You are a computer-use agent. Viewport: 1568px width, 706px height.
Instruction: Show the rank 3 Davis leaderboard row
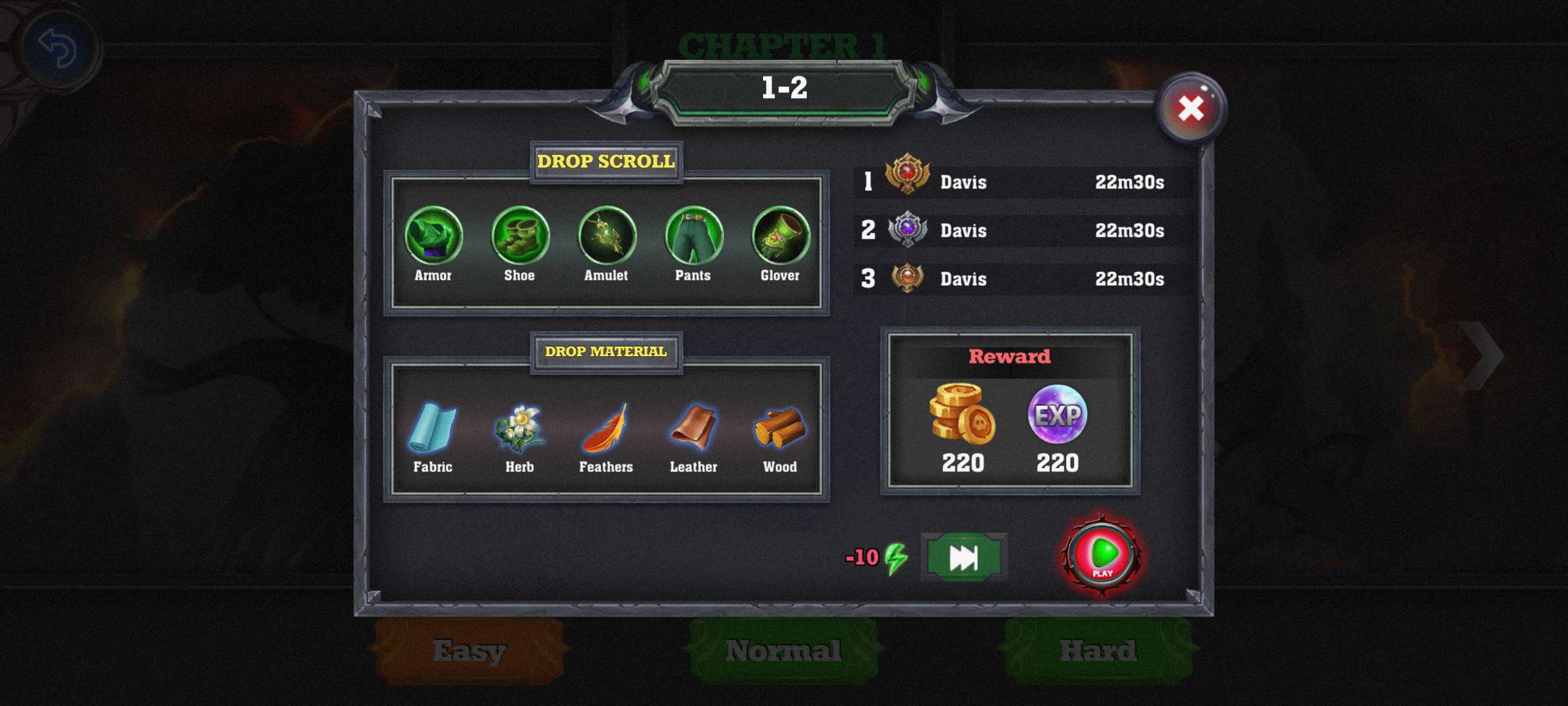1022,278
